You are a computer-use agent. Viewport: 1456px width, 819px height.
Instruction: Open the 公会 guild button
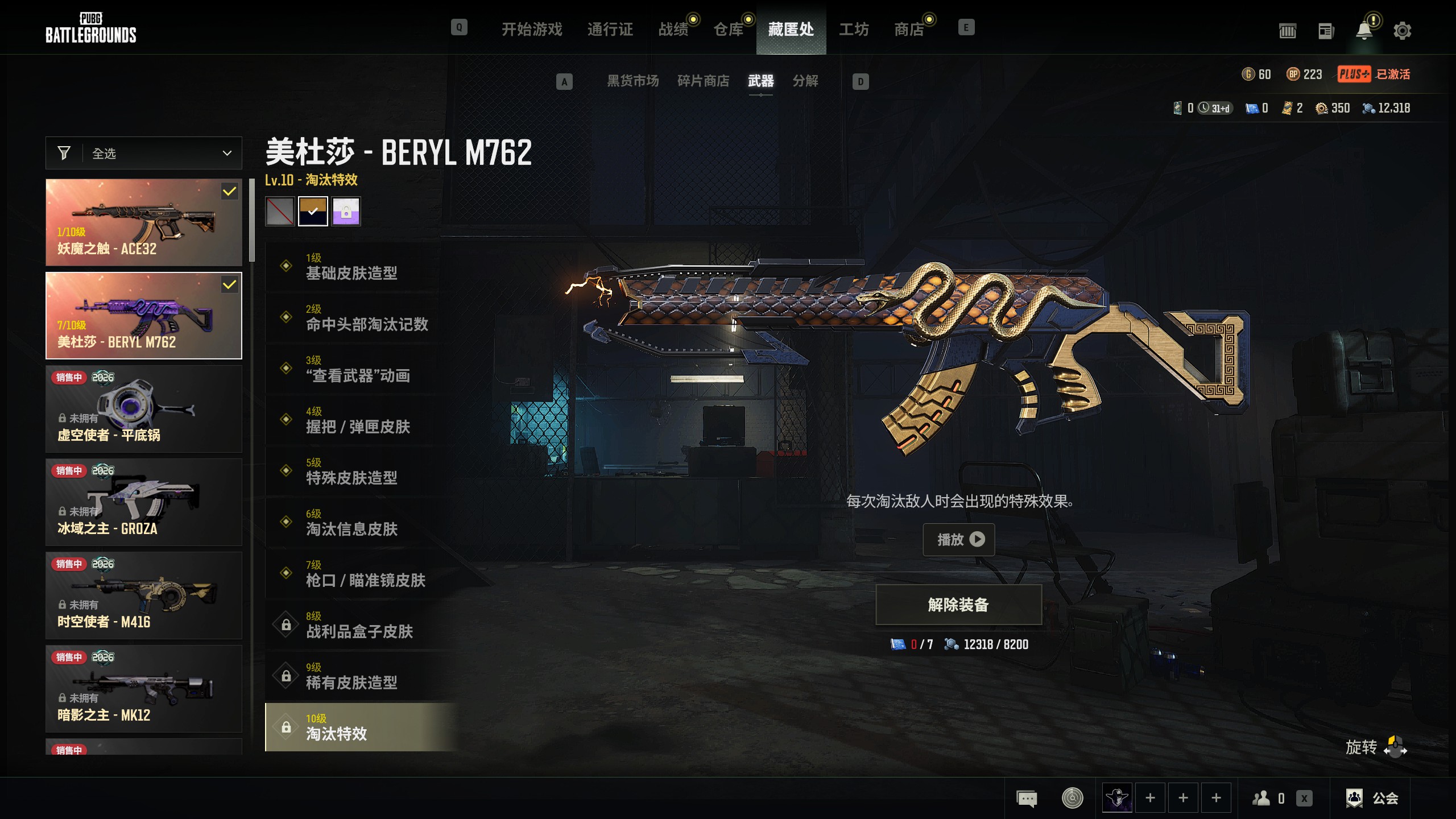[x=1372, y=798]
